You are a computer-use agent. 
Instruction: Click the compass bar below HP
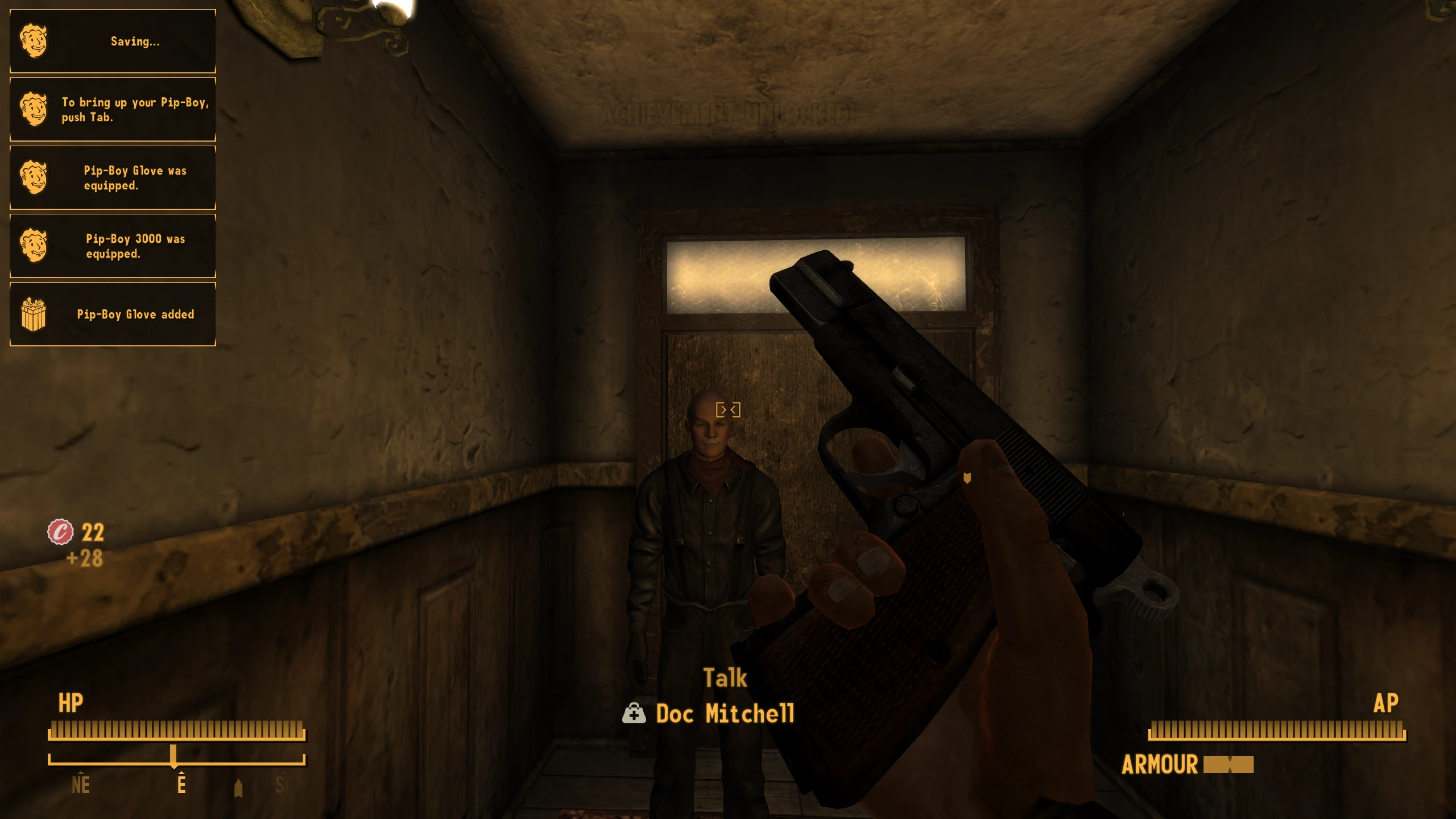(176, 760)
